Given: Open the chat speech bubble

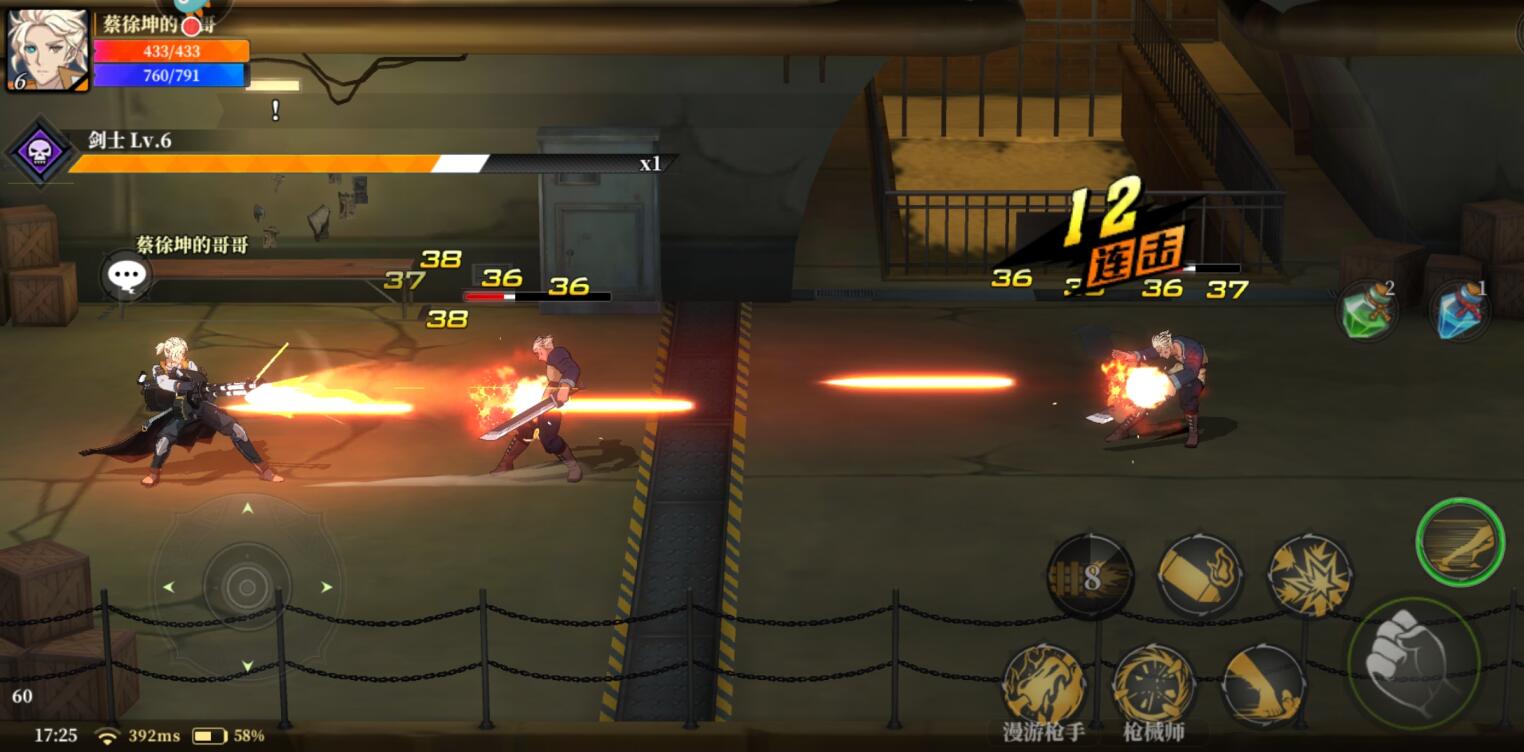Looking at the screenshot, I should (x=125, y=274).
